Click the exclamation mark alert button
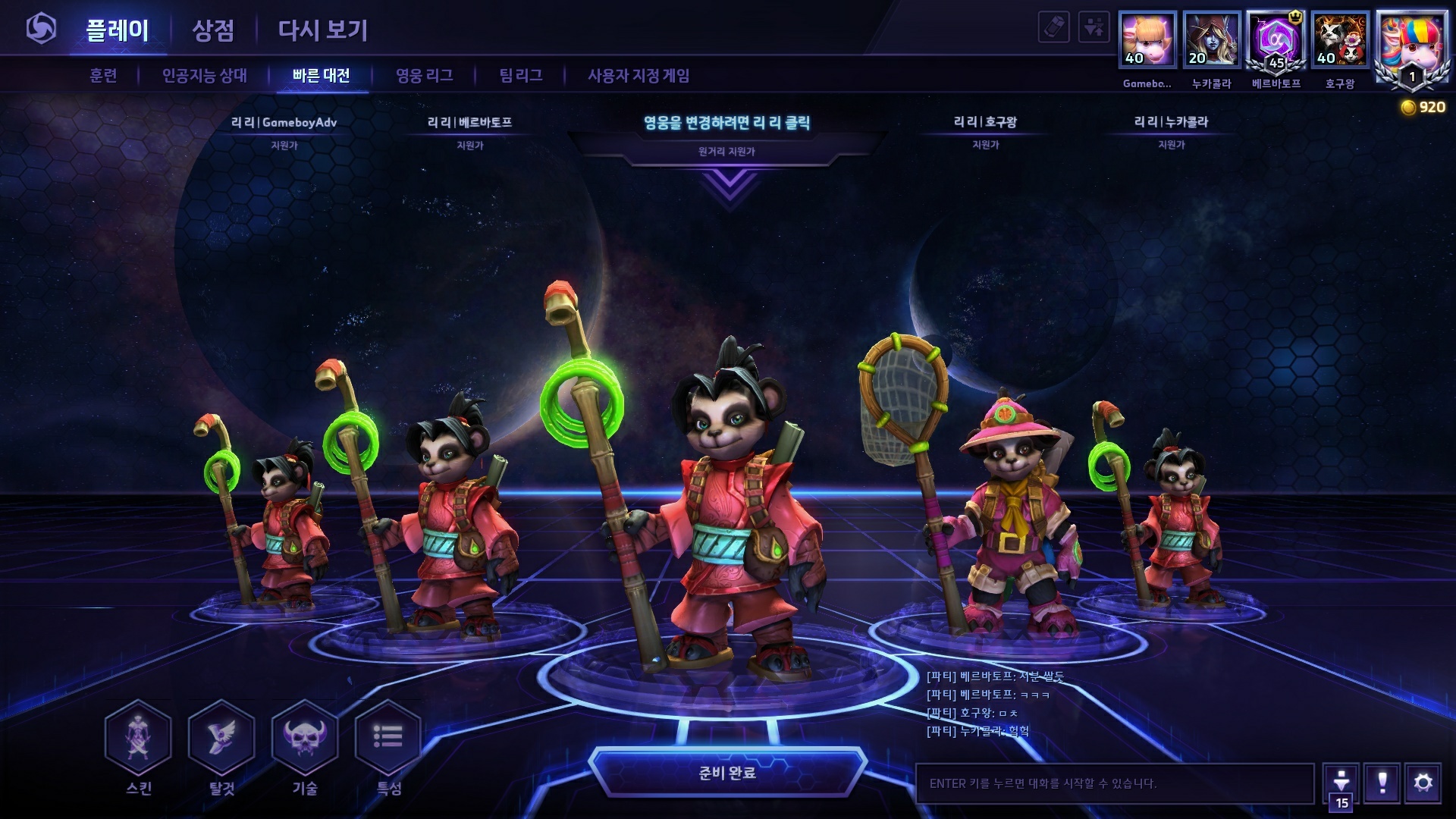Image resolution: width=1456 pixels, height=819 pixels. pos(1382,783)
